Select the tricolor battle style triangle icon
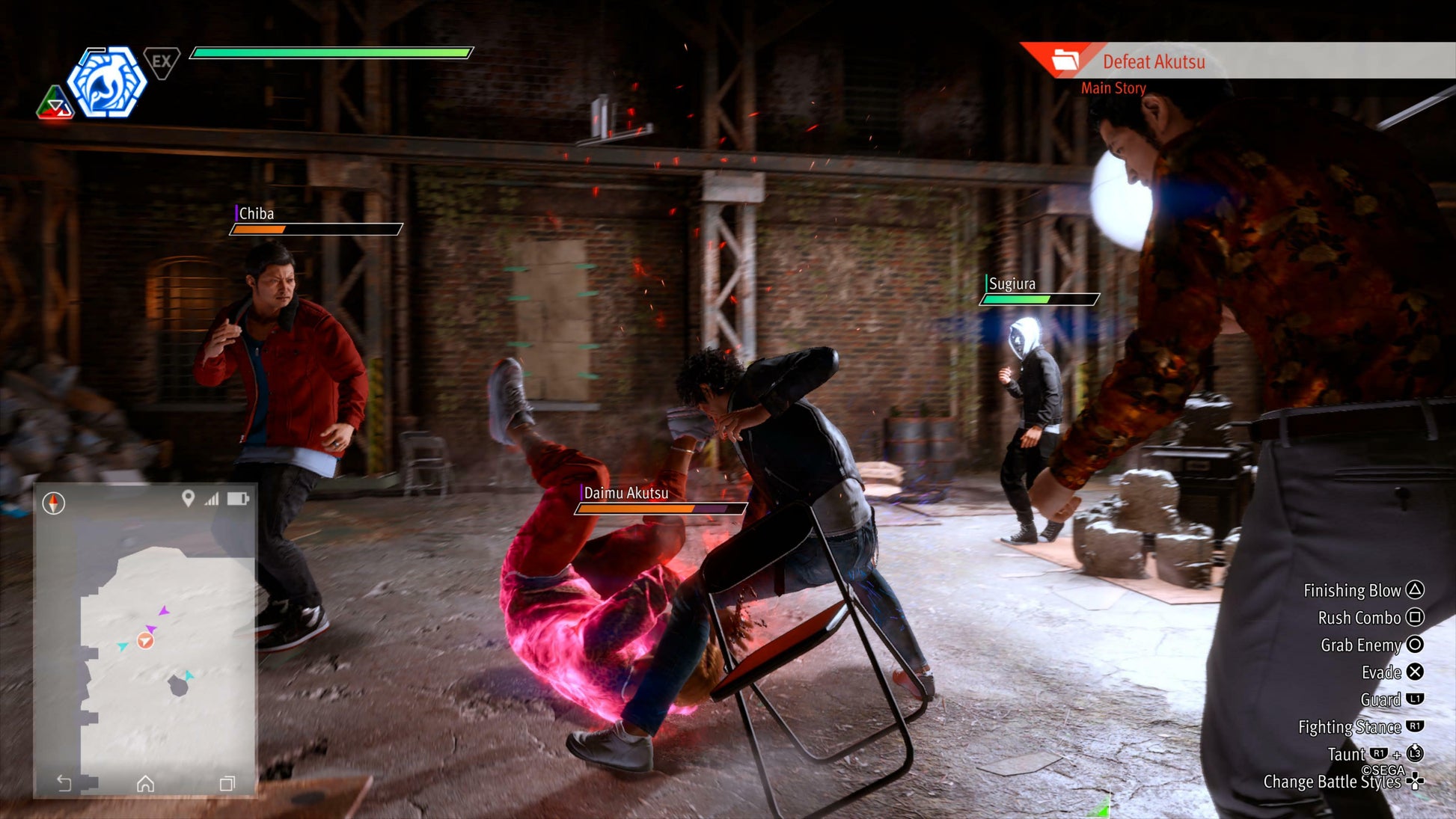 point(55,104)
